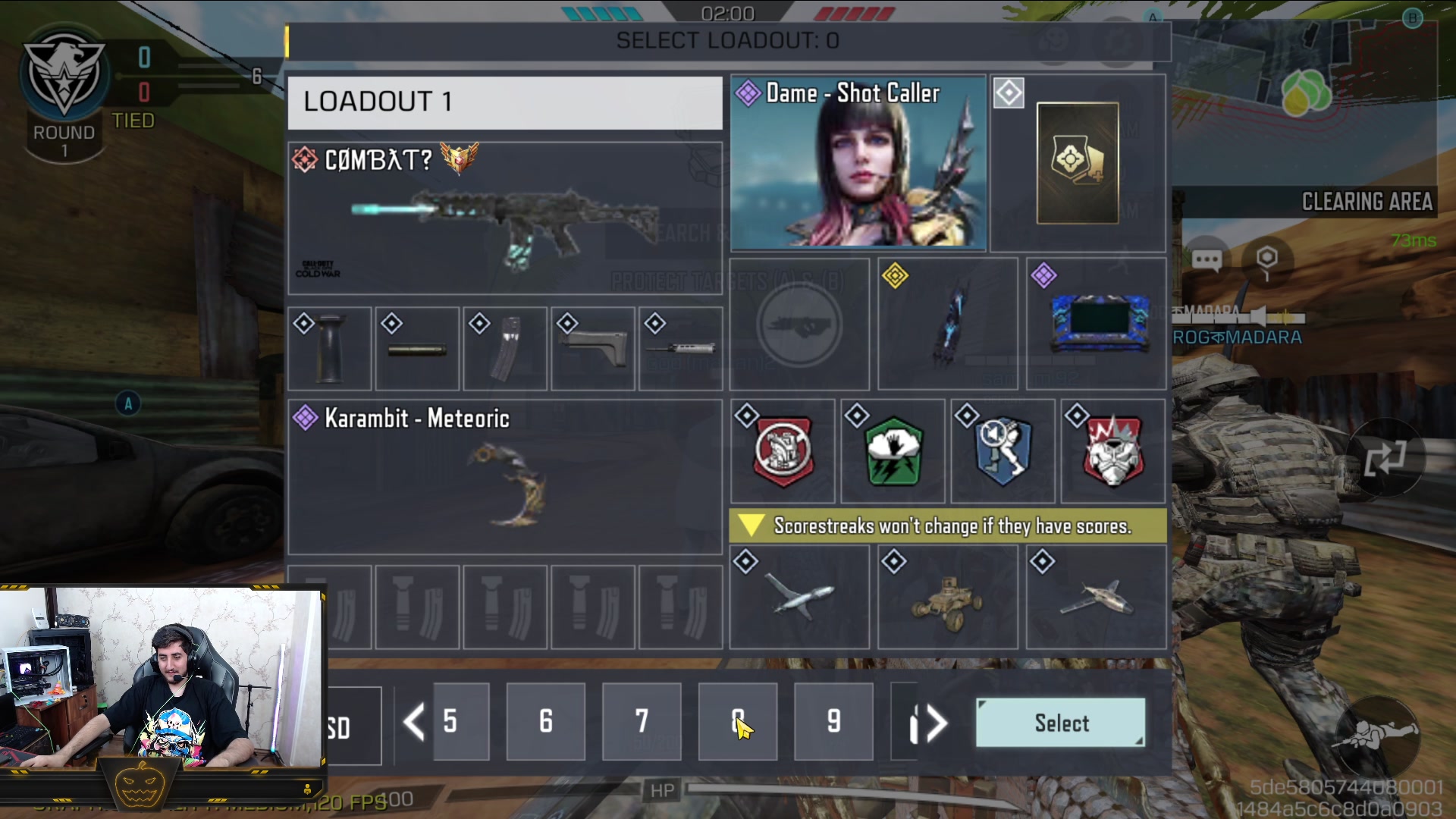The width and height of the screenshot is (1456, 819).
Task: Show next loadouts with right arrow
Action: 937,723
